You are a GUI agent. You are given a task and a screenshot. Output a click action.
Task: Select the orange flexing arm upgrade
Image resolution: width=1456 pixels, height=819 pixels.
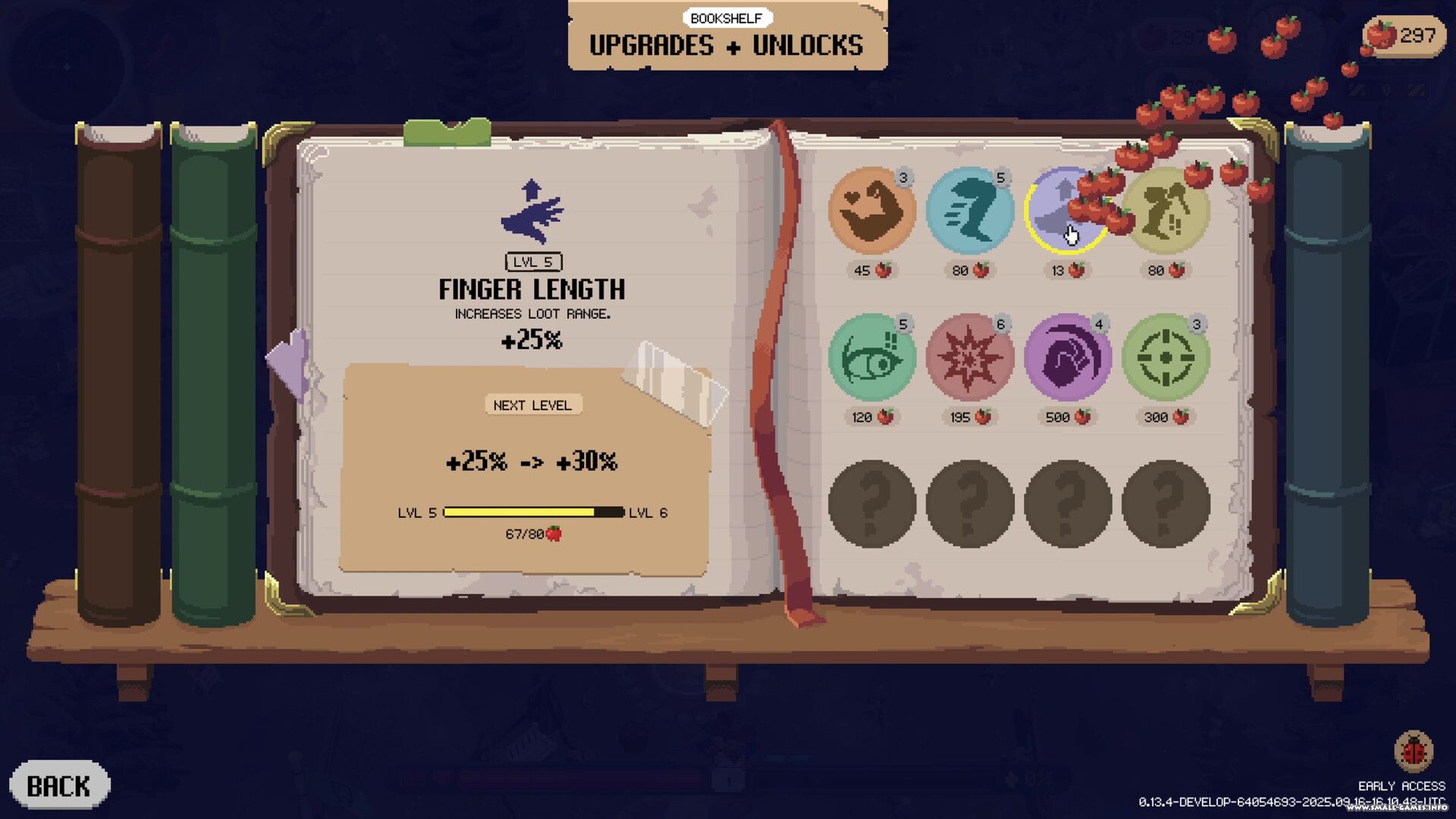(x=871, y=211)
